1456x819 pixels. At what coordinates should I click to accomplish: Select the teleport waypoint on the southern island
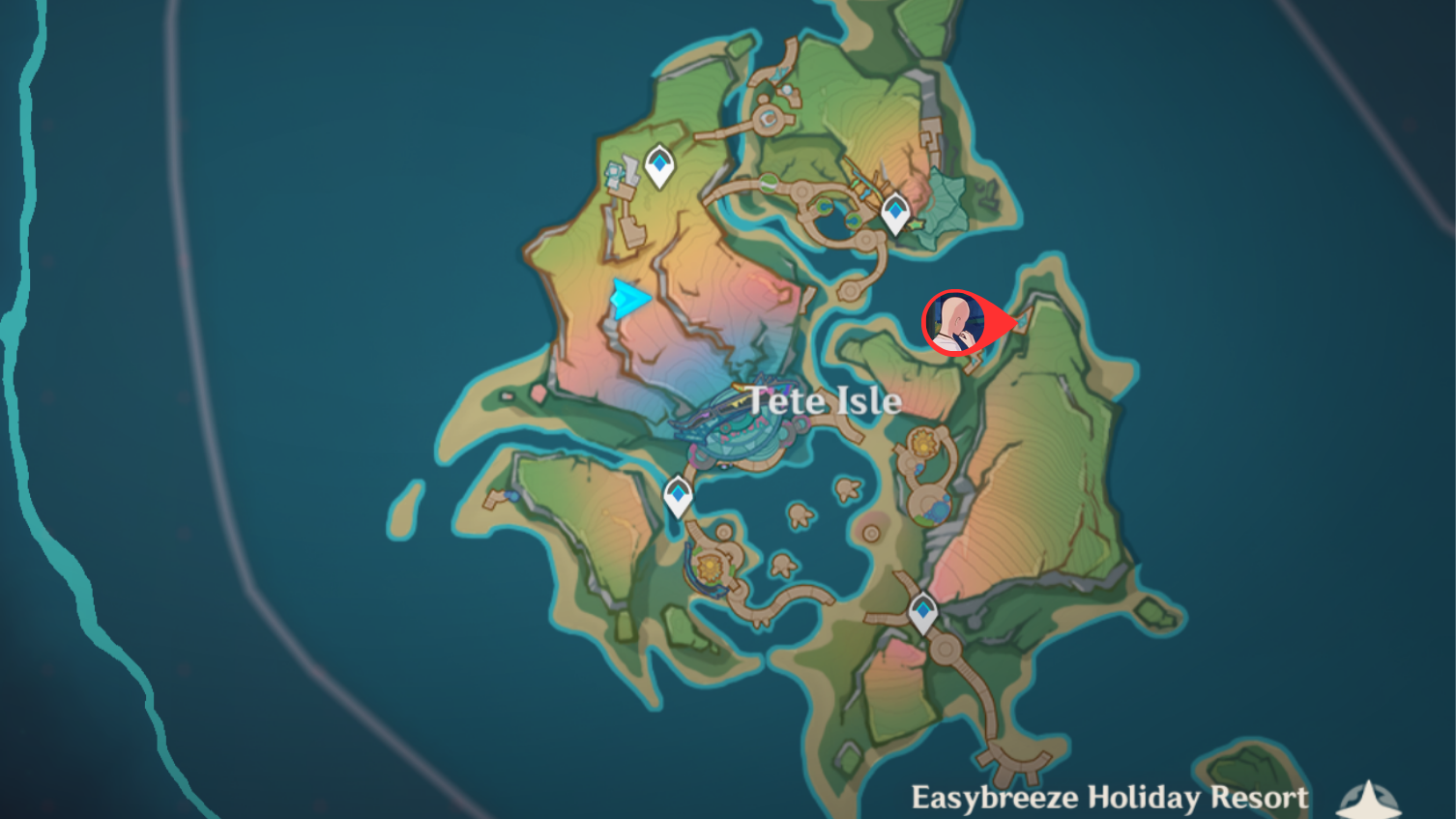coord(923,609)
